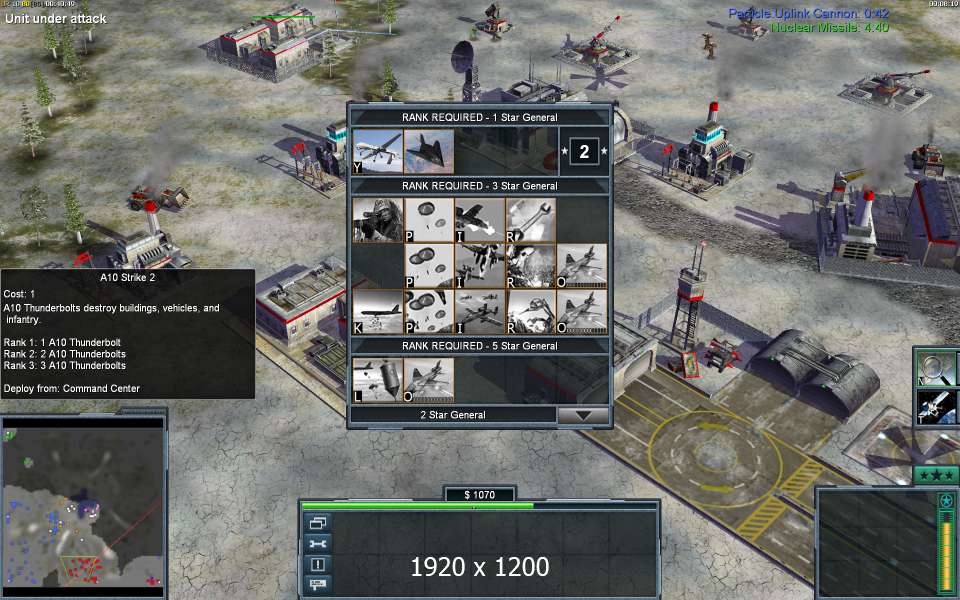Choose the B-52 carpet bomb promotion
This screenshot has width=960, height=600.
coord(378,311)
